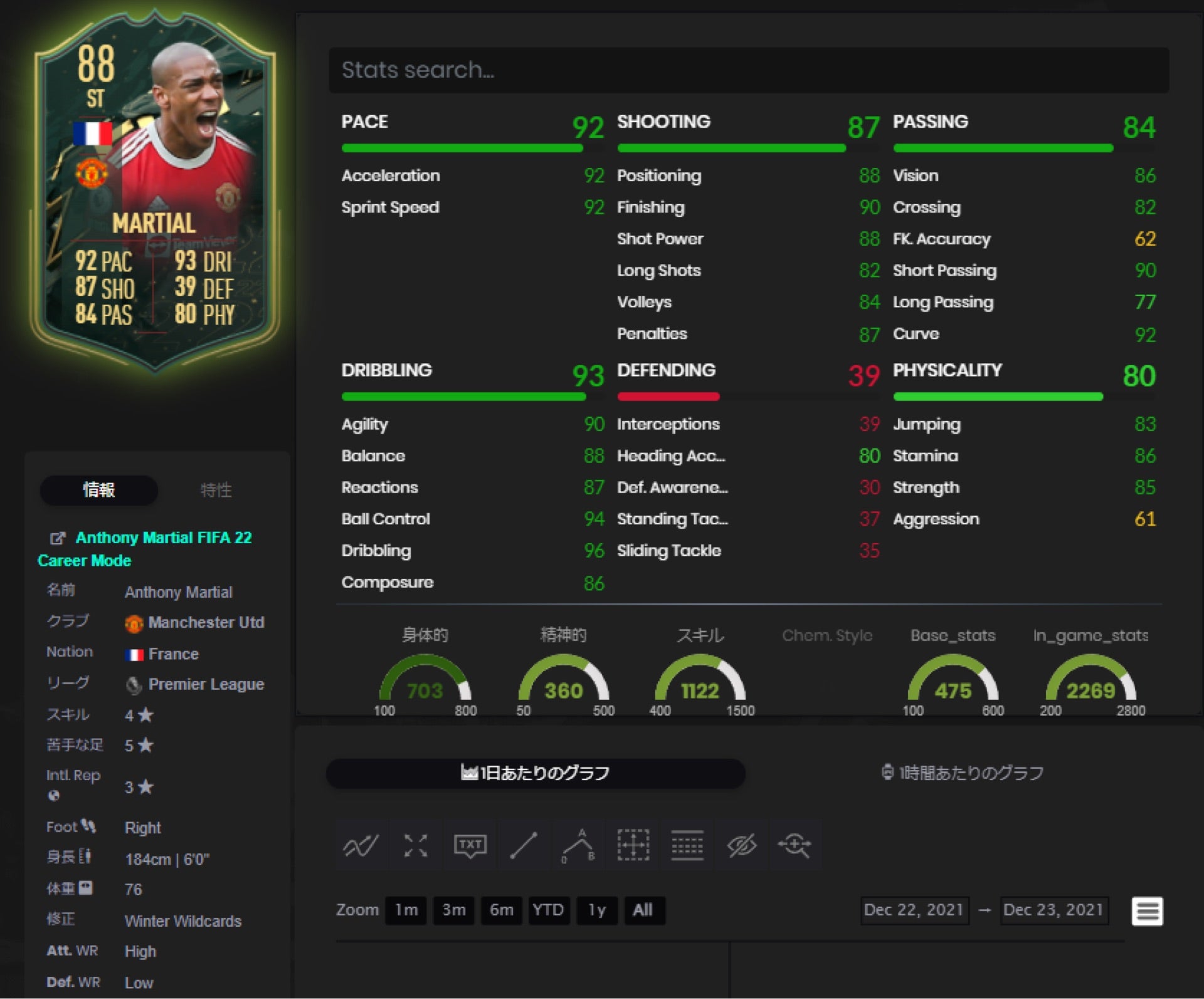
Task: Open the France nation link
Action: click(x=173, y=654)
